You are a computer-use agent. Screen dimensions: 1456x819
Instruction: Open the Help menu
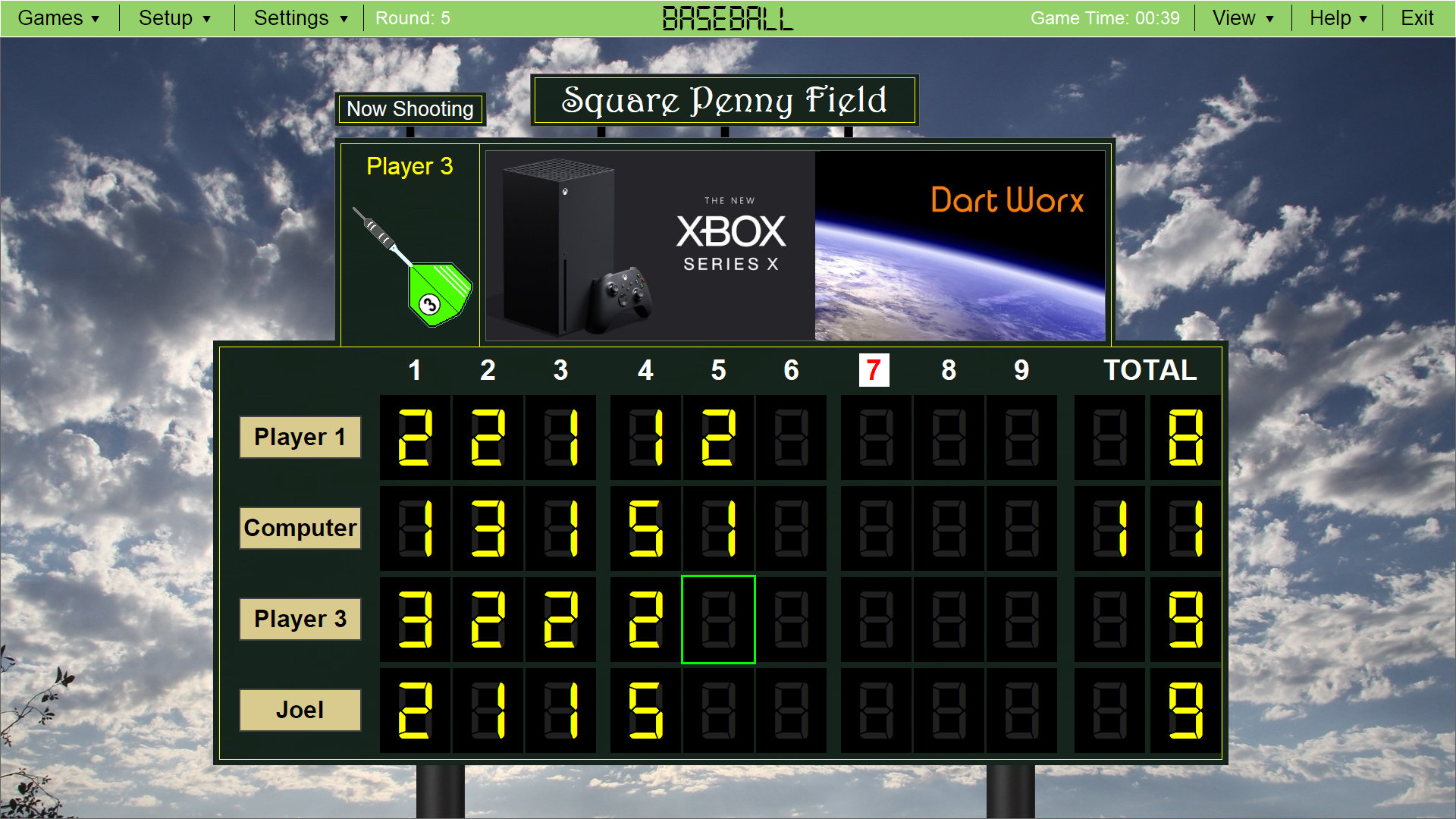point(1337,17)
